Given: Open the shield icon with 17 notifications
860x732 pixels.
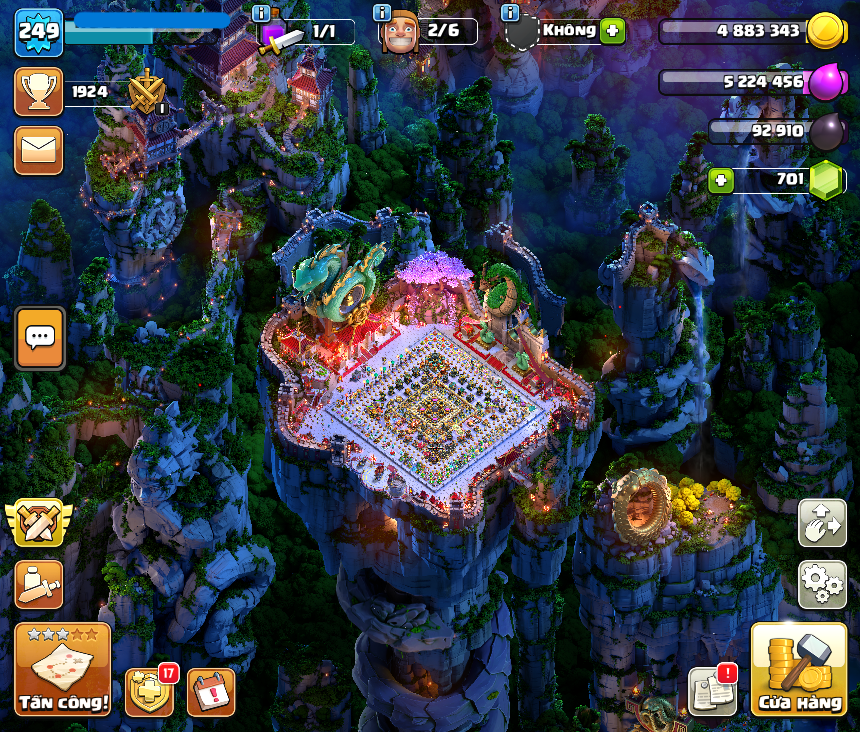Looking at the screenshot, I should tap(149, 692).
